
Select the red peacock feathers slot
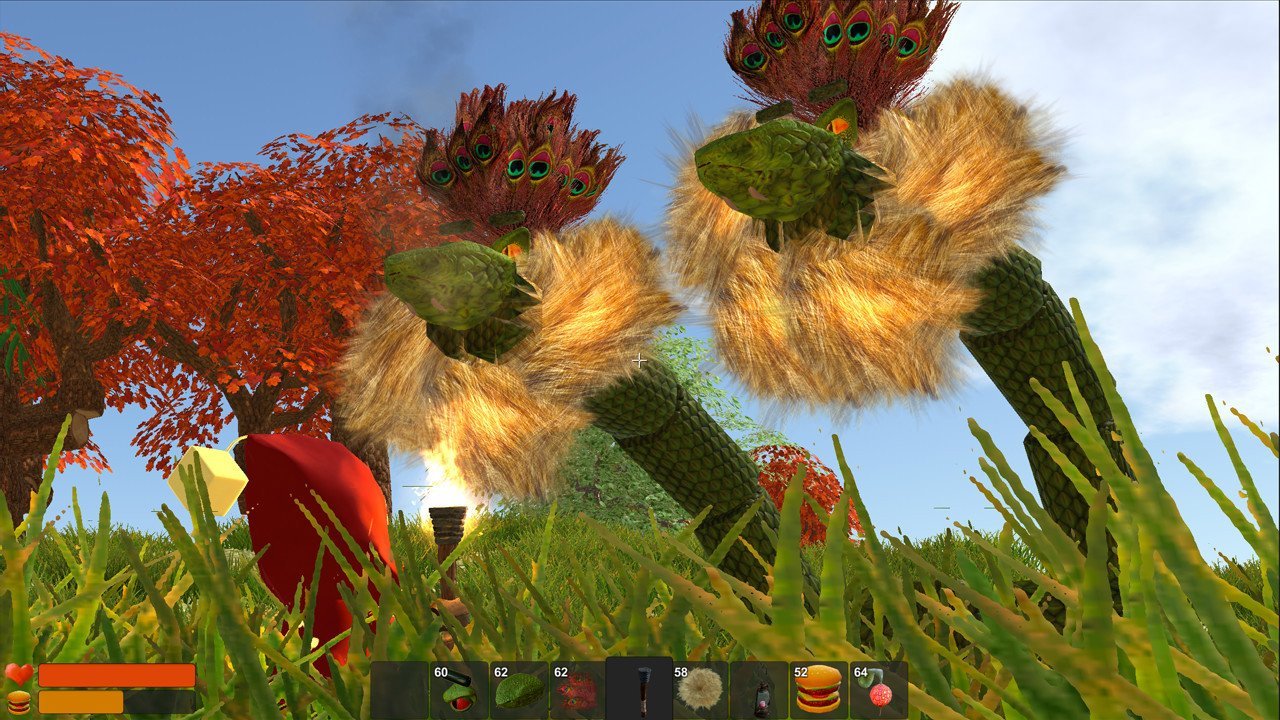(x=578, y=690)
